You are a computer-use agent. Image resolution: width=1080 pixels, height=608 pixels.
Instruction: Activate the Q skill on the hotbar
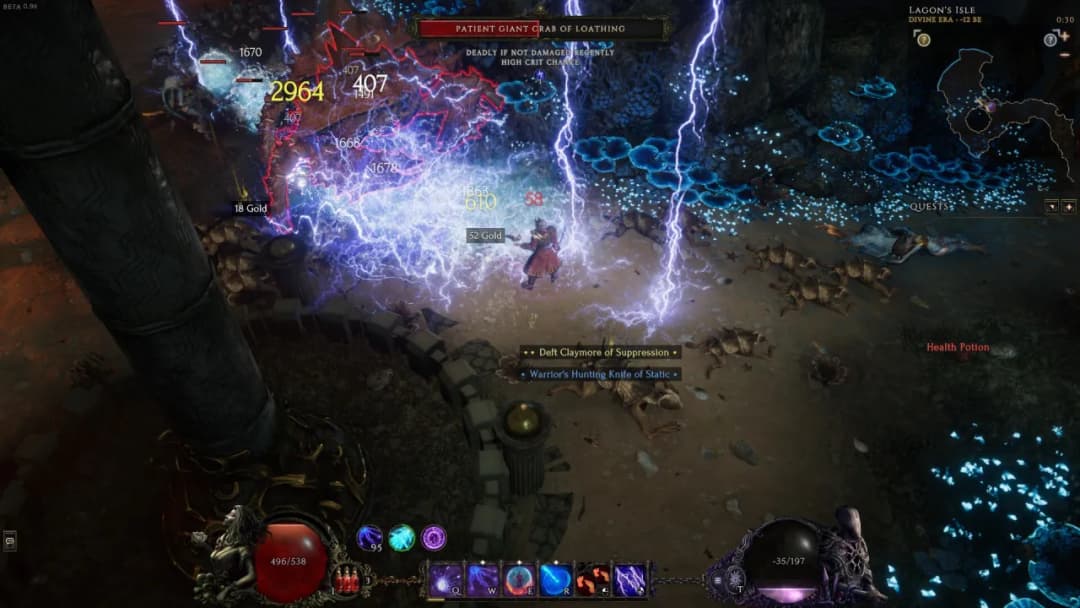pyautogui.click(x=446, y=580)
